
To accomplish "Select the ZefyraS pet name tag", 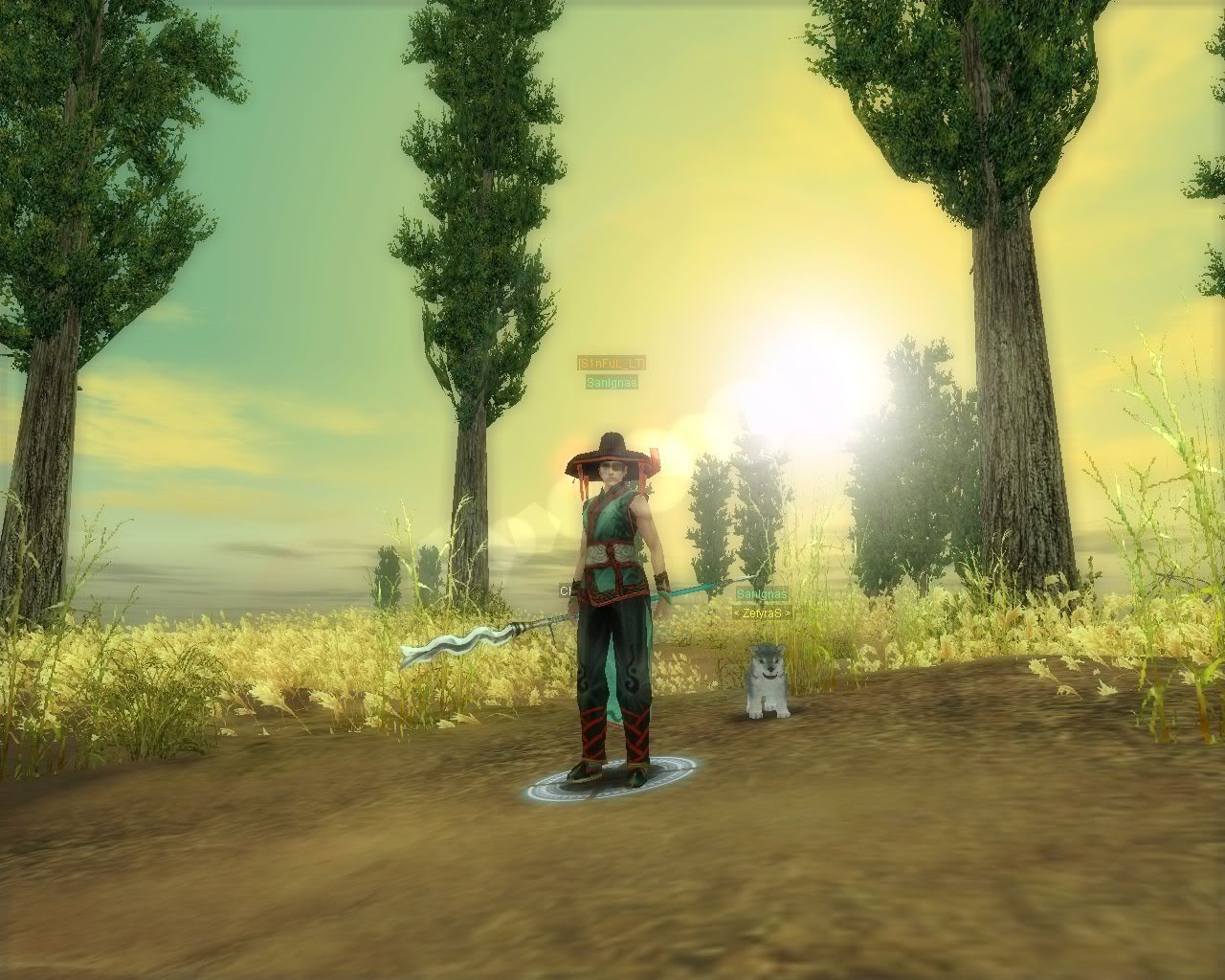I will coord(763,612).
